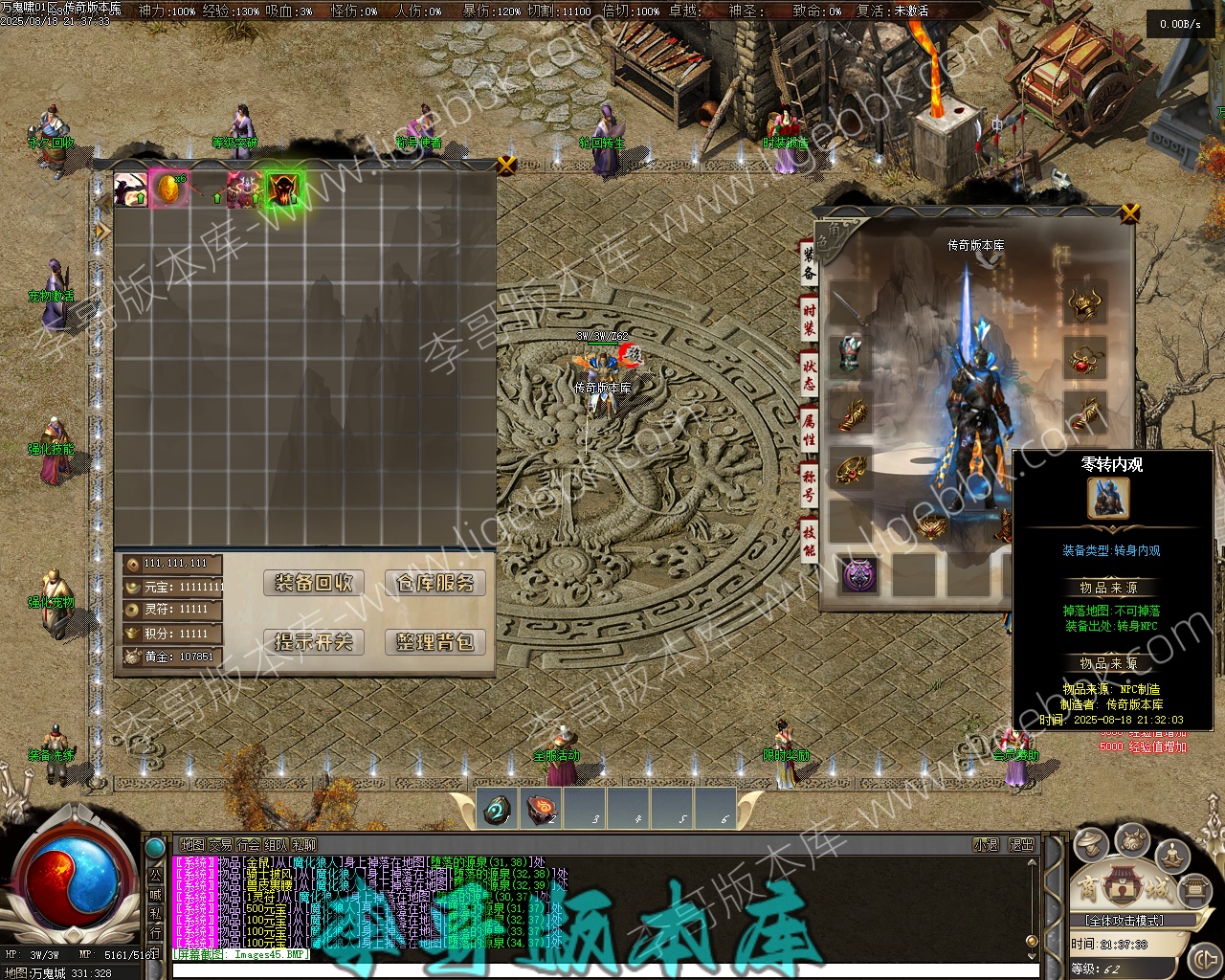Viewport: 1225px width, 980px height.
Task: Close the inventory bag window
Action: [x=506, y=165]
